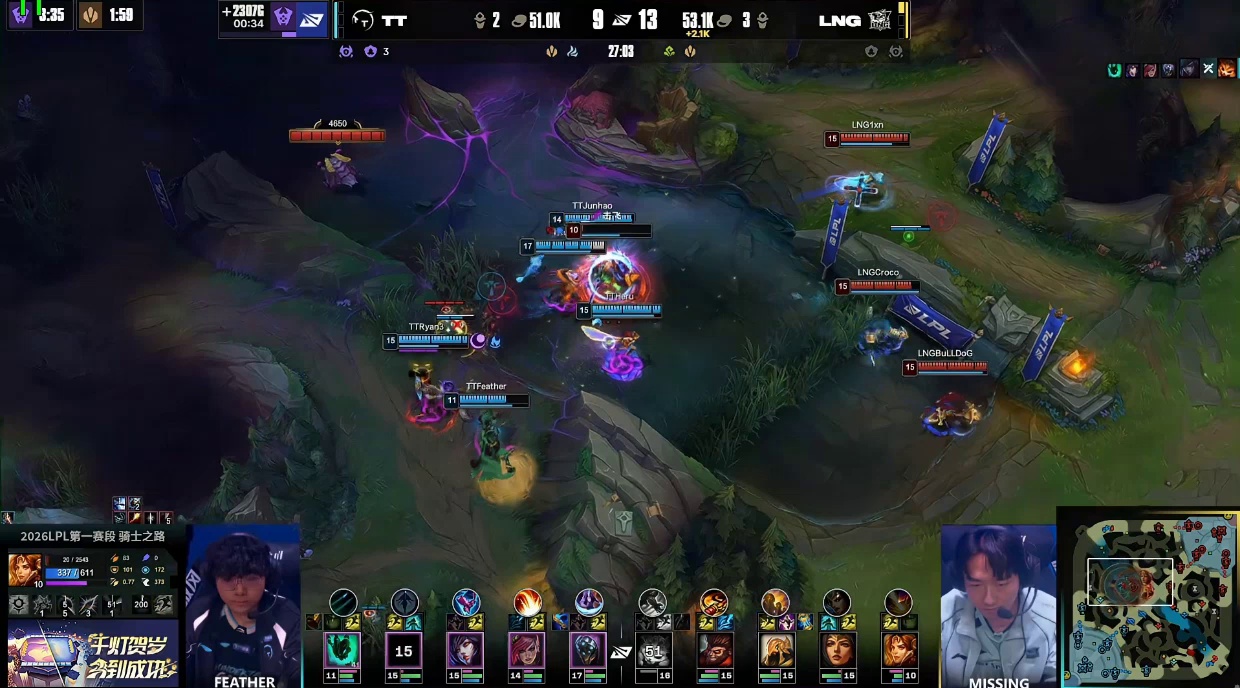Select the red-bearded level 15 champion portrait
Viewport: 1240px width, 688px height.
pyautogui.click(x=714, y=651)
